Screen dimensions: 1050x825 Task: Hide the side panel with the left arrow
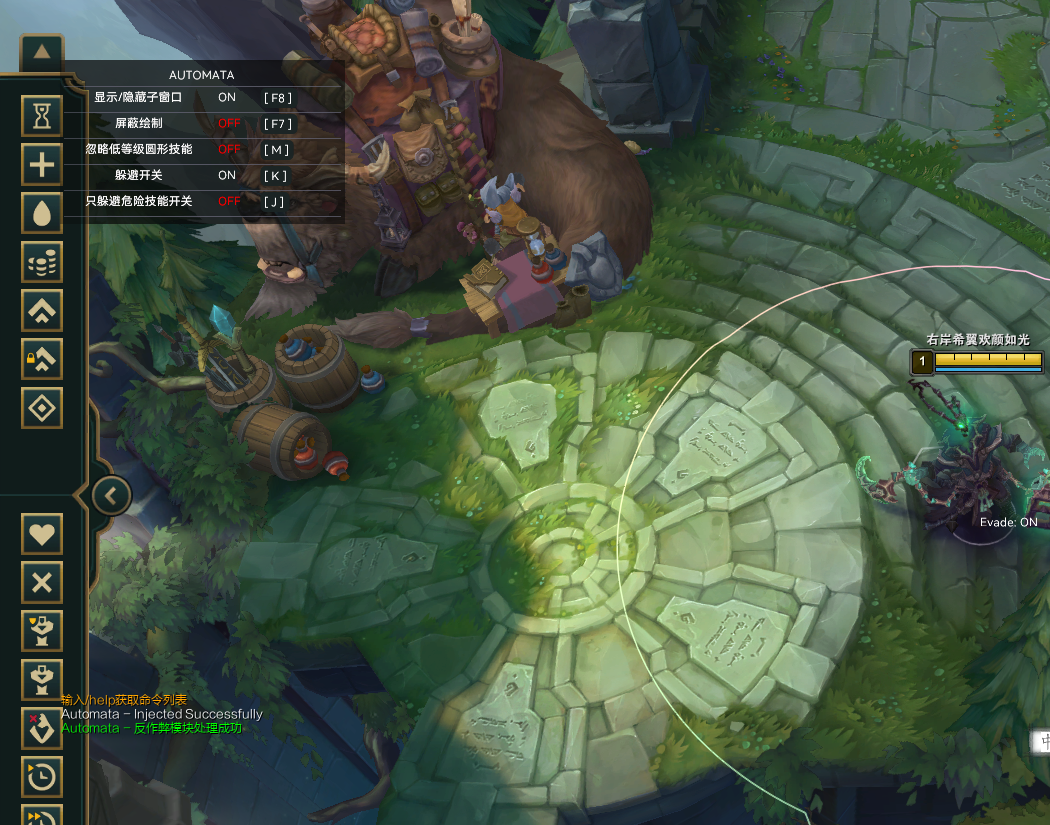[x=112, y=494]
